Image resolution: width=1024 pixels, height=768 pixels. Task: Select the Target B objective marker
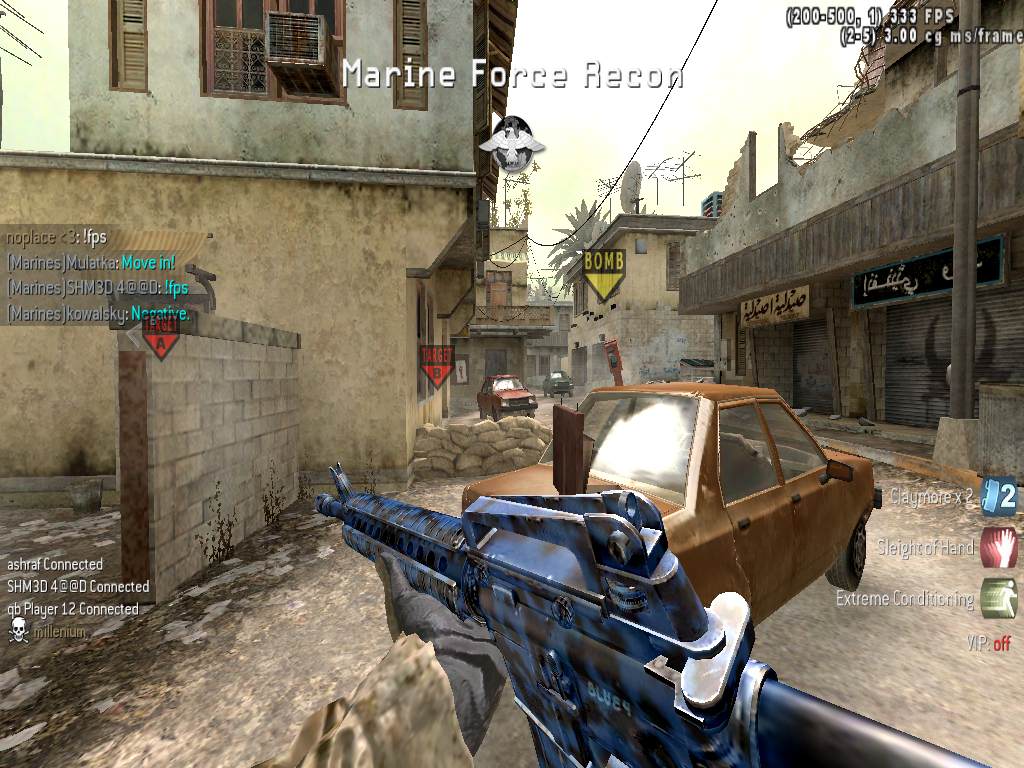pos(436,366)
